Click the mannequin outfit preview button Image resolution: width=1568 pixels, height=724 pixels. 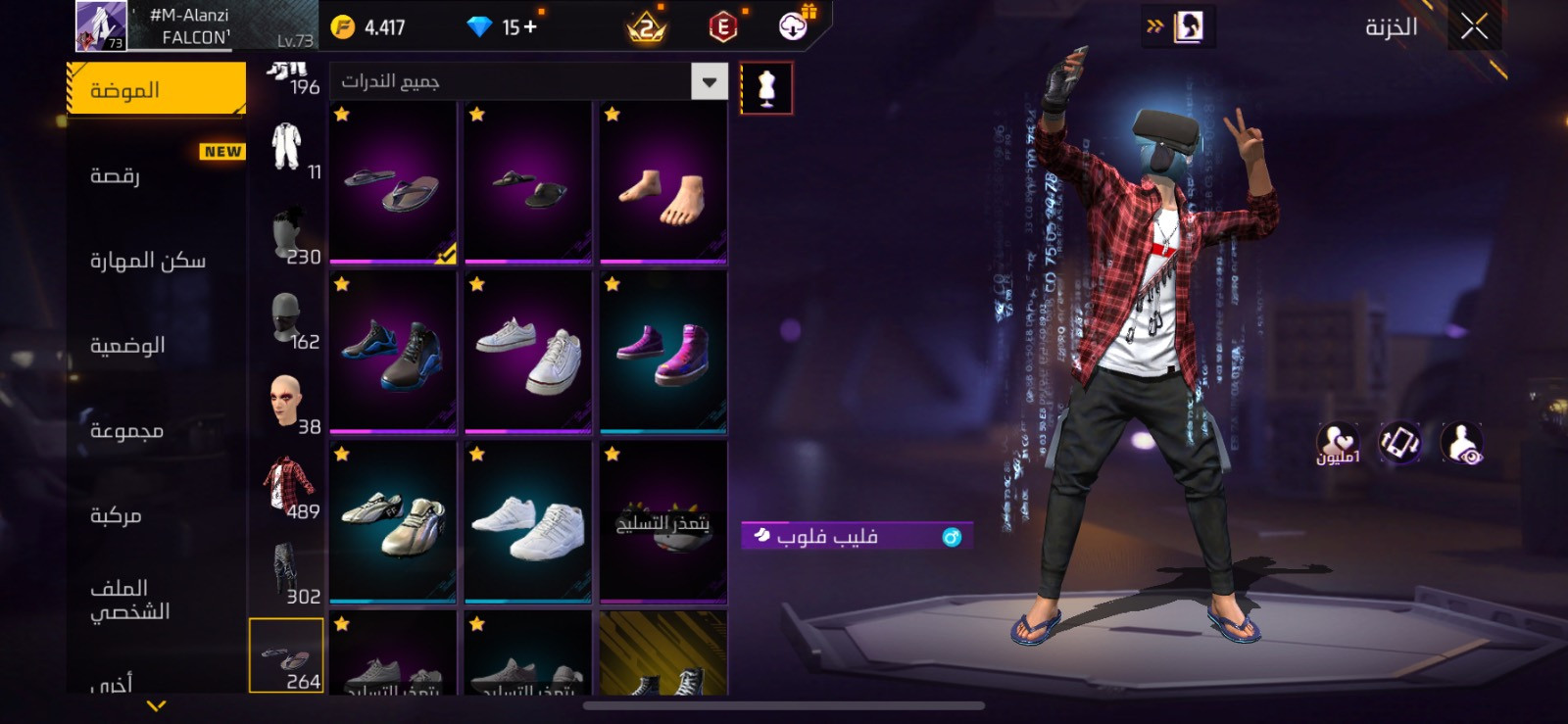[766, 88]
